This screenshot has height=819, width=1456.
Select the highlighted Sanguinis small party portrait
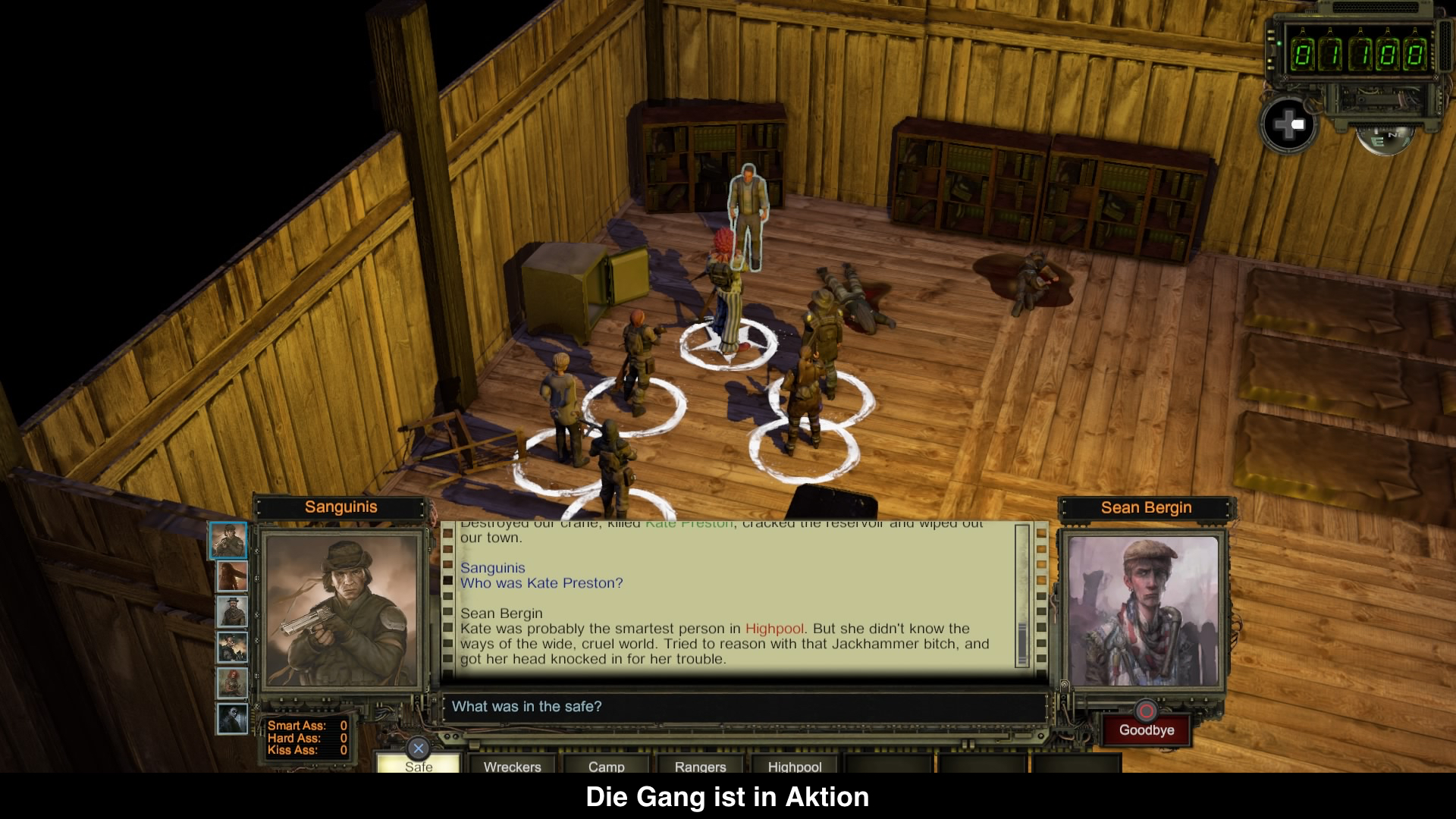click(228, 540)
